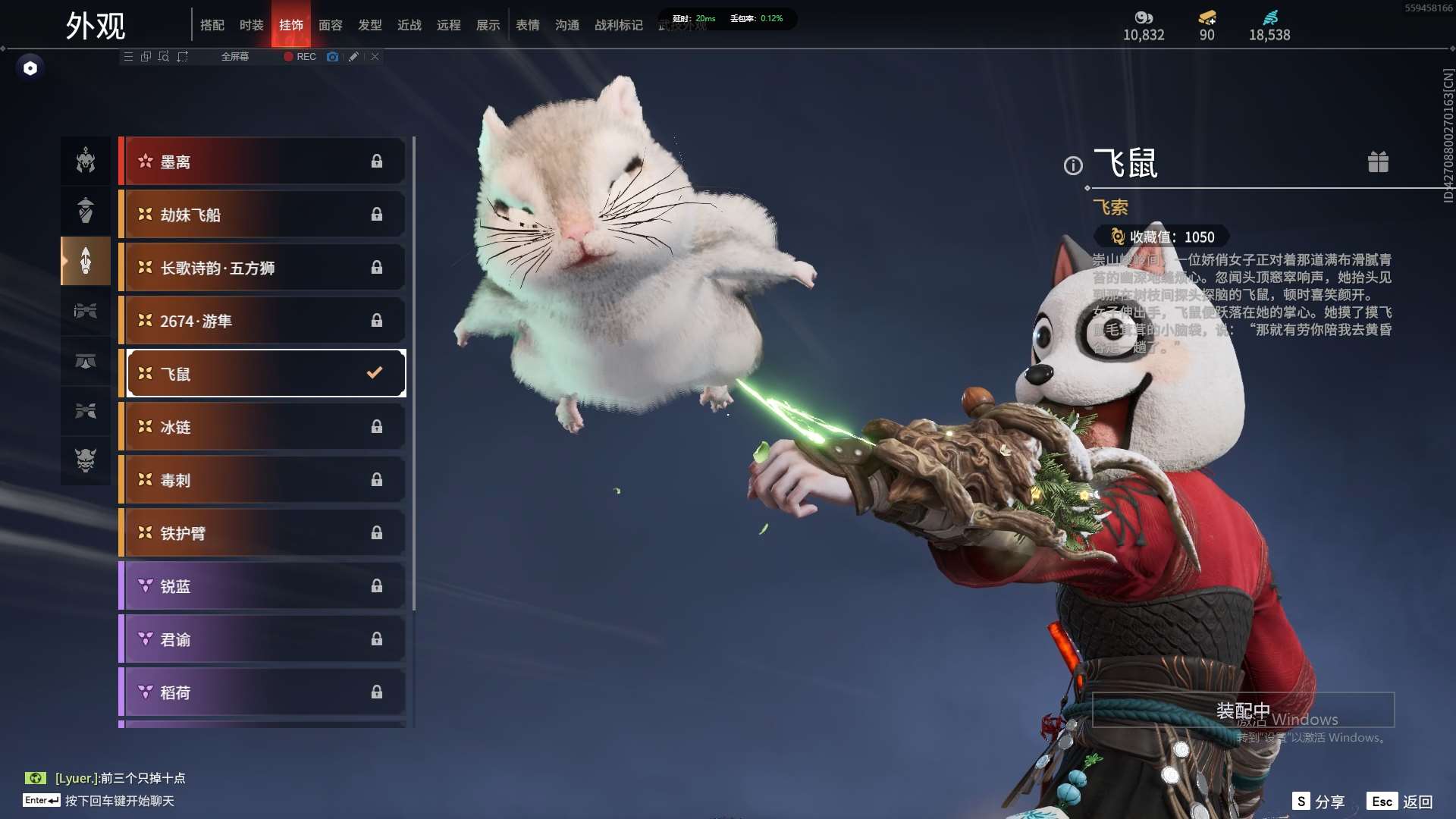Open the 时装 tab
1456x819 pixels.
(x=252, y=25)
